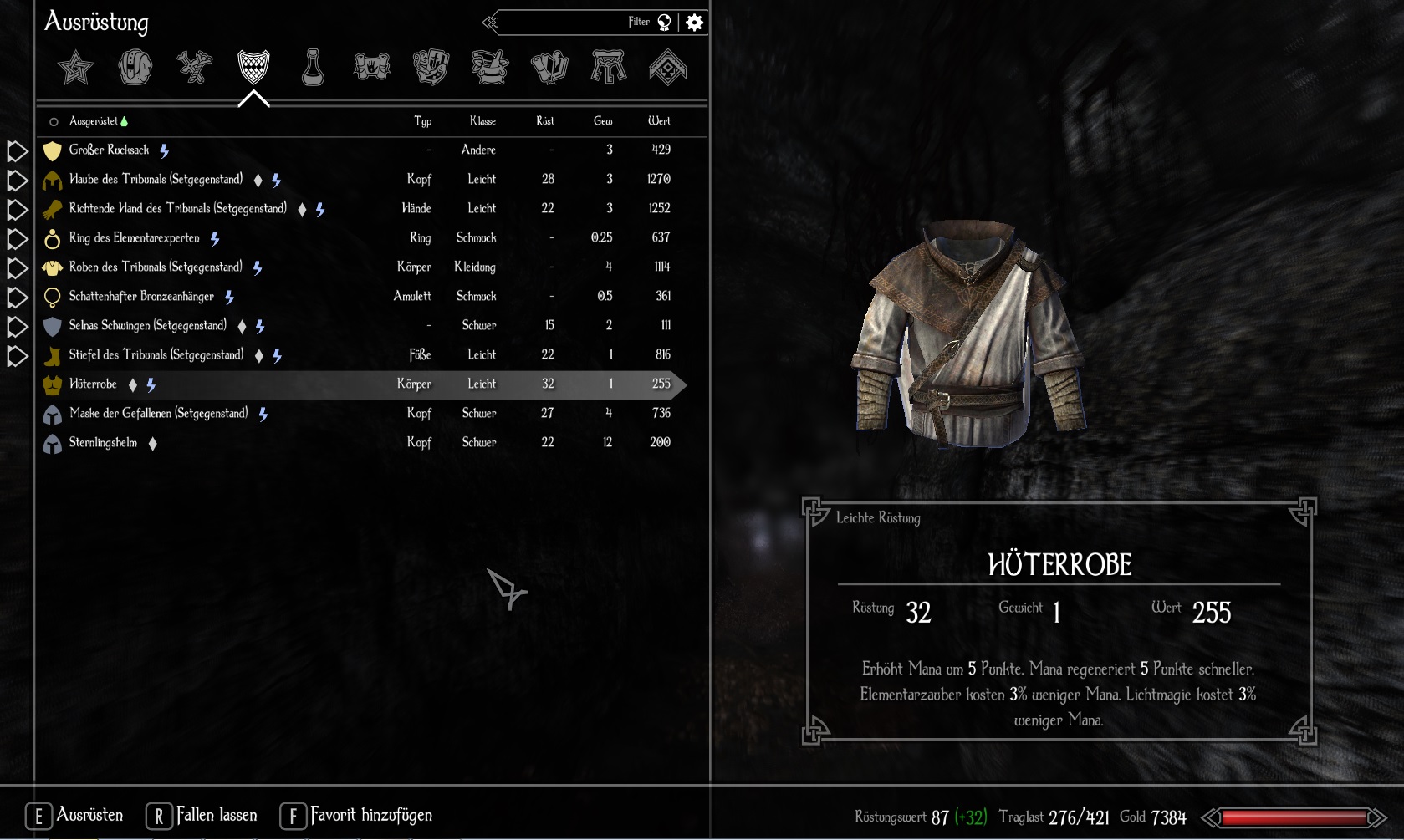Sort the list by the Wert column

[x=659, y=121]
